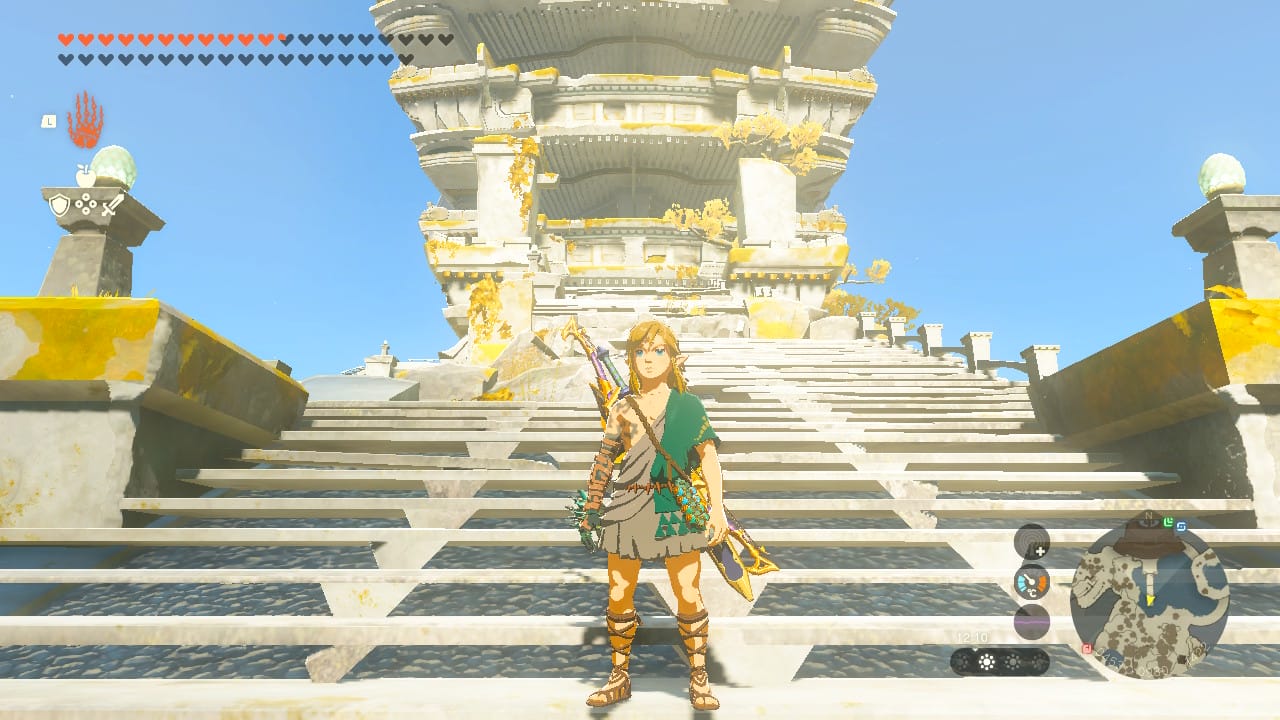Image resolution: width=1280 pixels, height=720 pixels.
Task: Click the first red heart in the health meter
Action: [63, 39]
